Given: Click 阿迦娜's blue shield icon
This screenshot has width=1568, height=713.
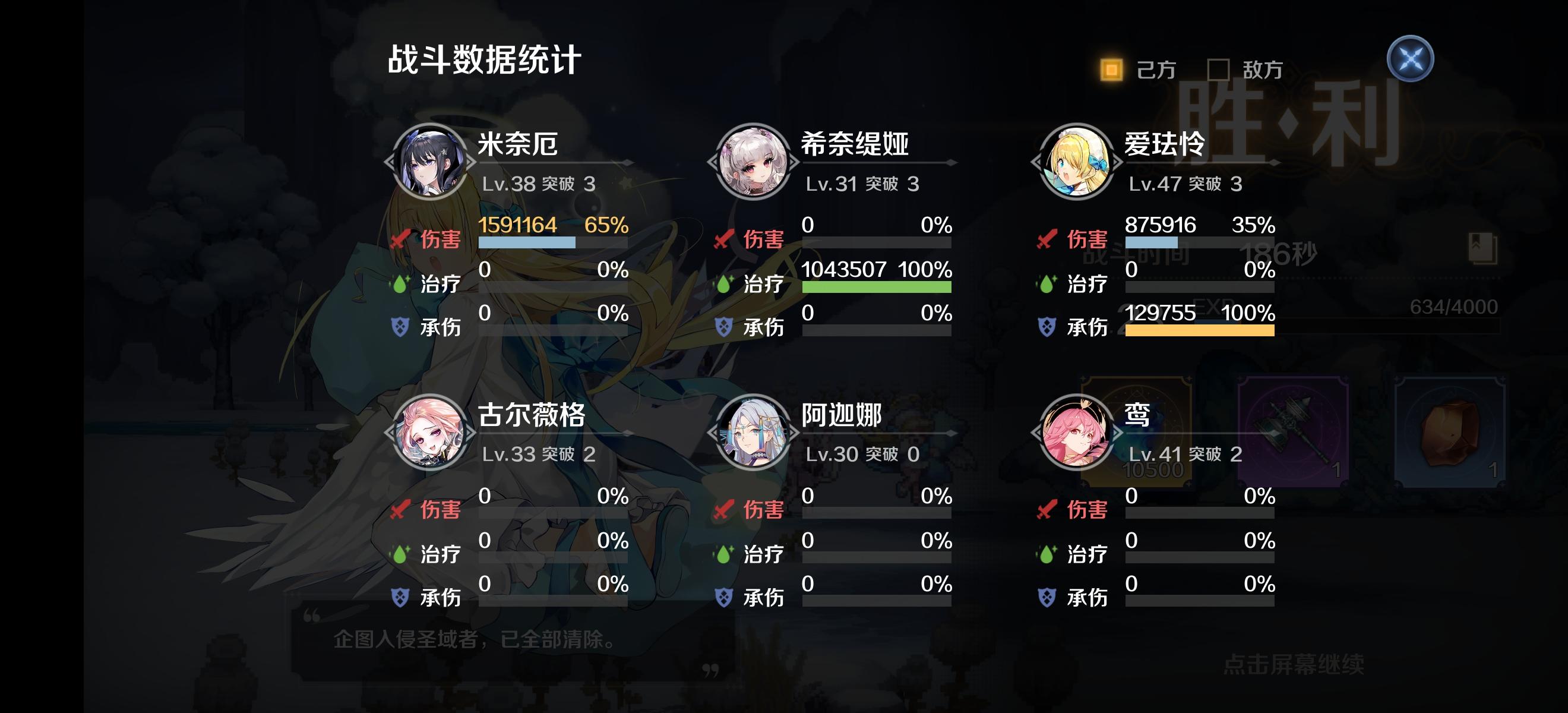Looking at the screenshot, I should 726,597.
